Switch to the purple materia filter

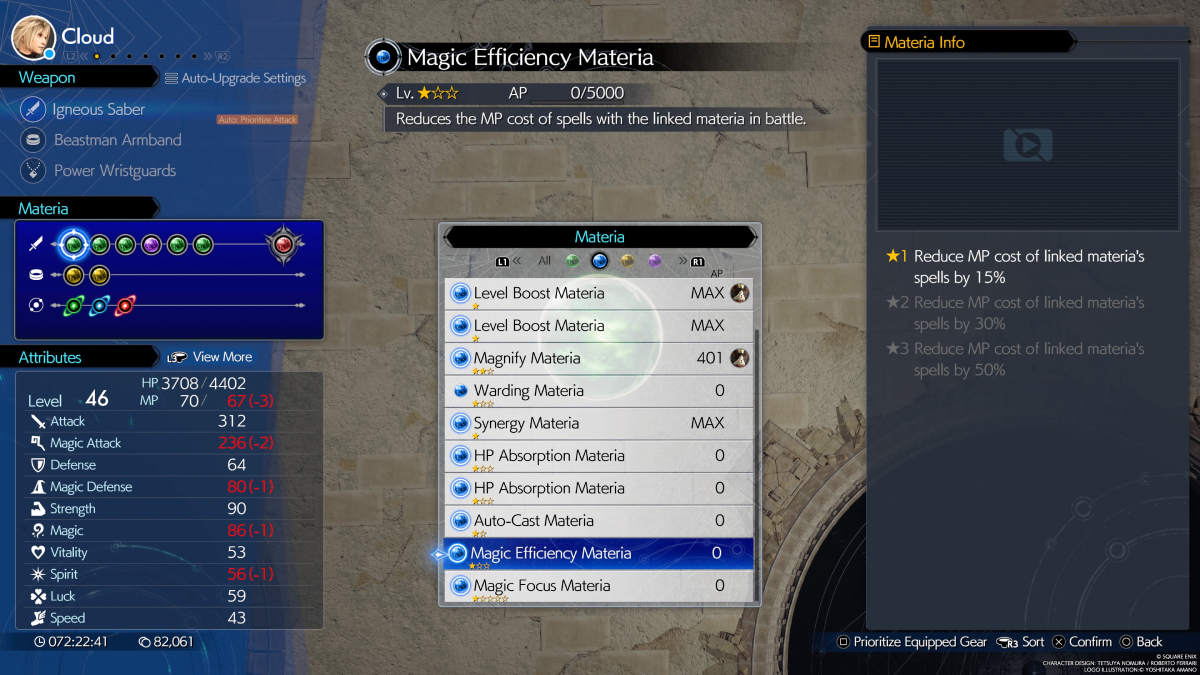(655, 261)
